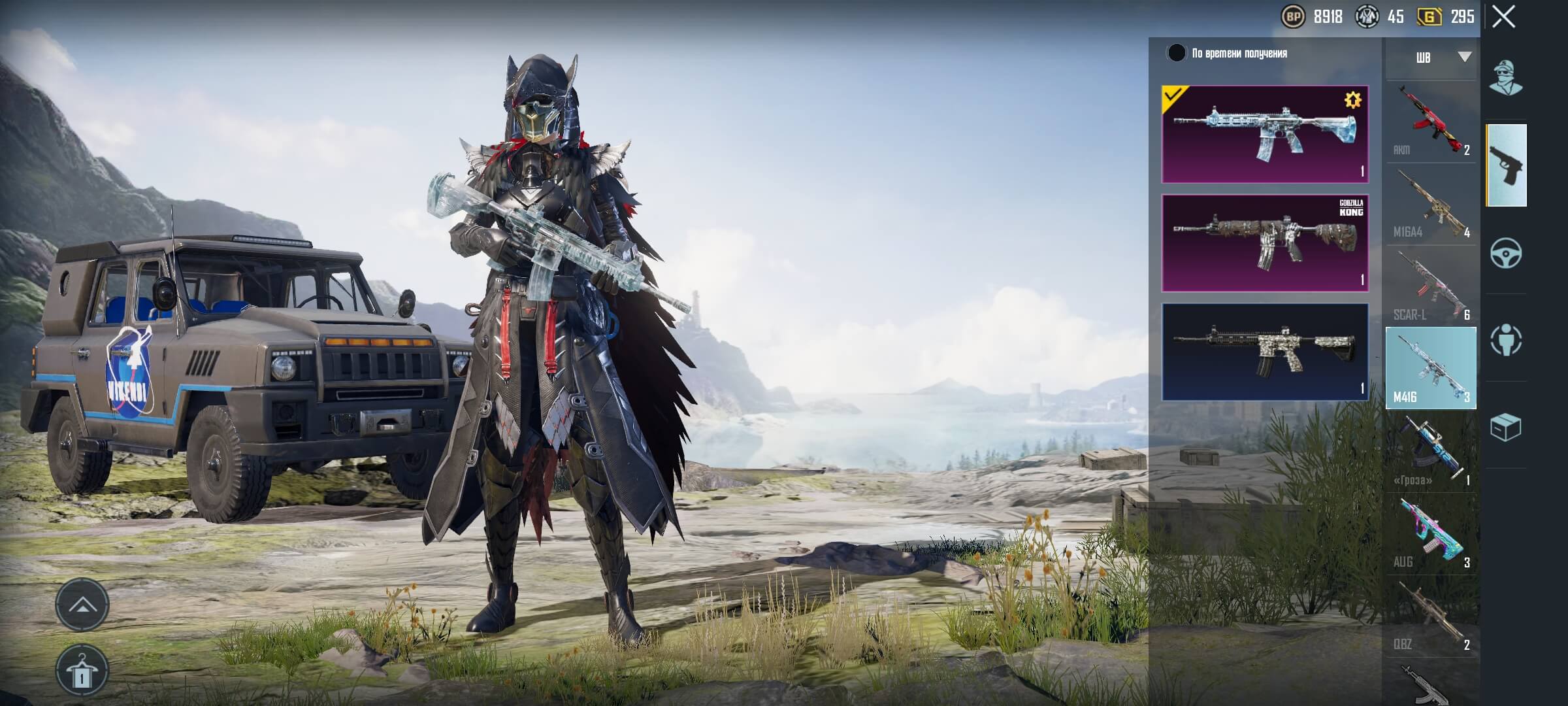This screenshot has width=1568, height=706.
Task: Open the gear settings on Glacier skin
Action: [1352, 100]
